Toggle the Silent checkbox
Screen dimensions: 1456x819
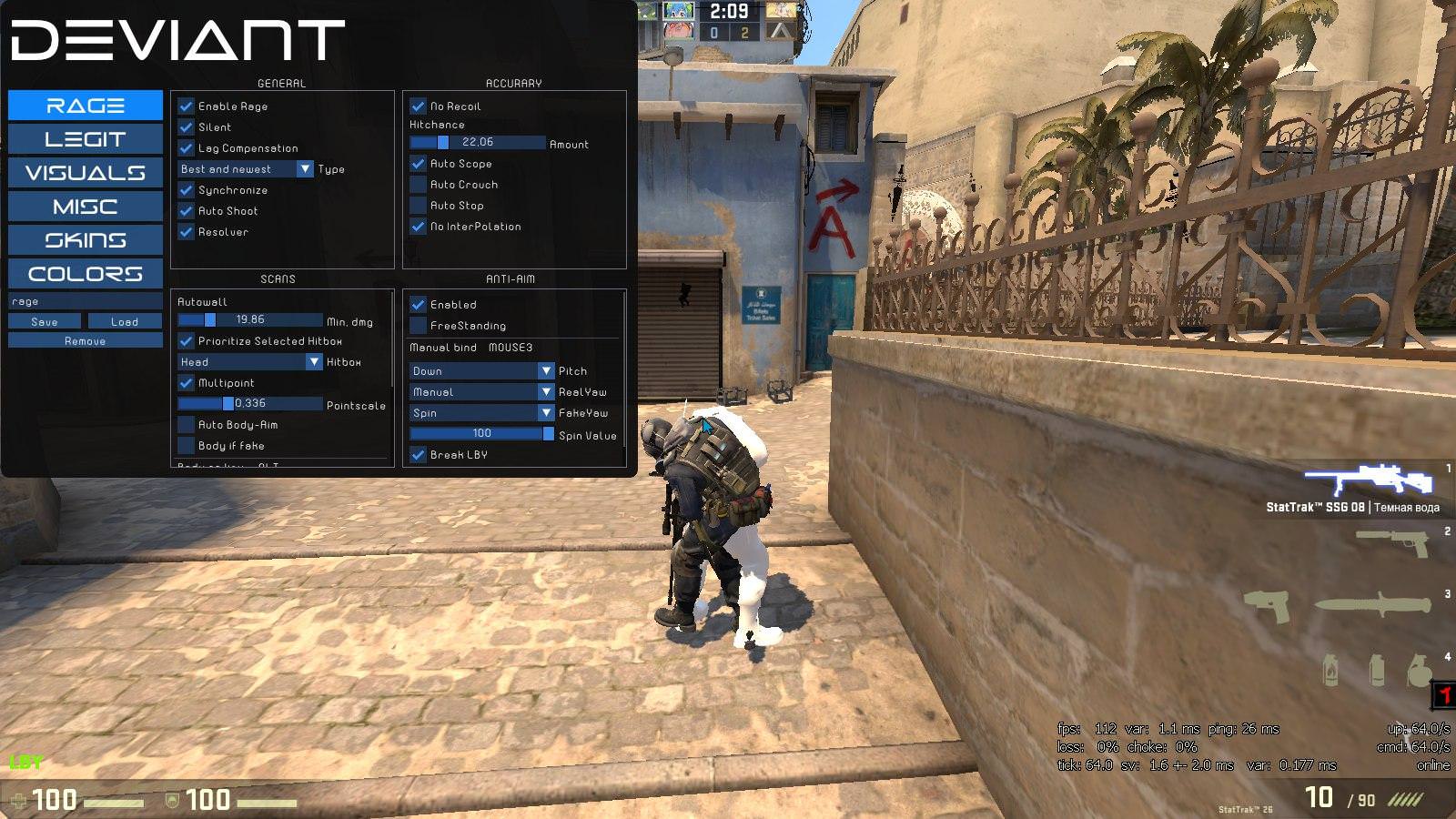(187, 127)
